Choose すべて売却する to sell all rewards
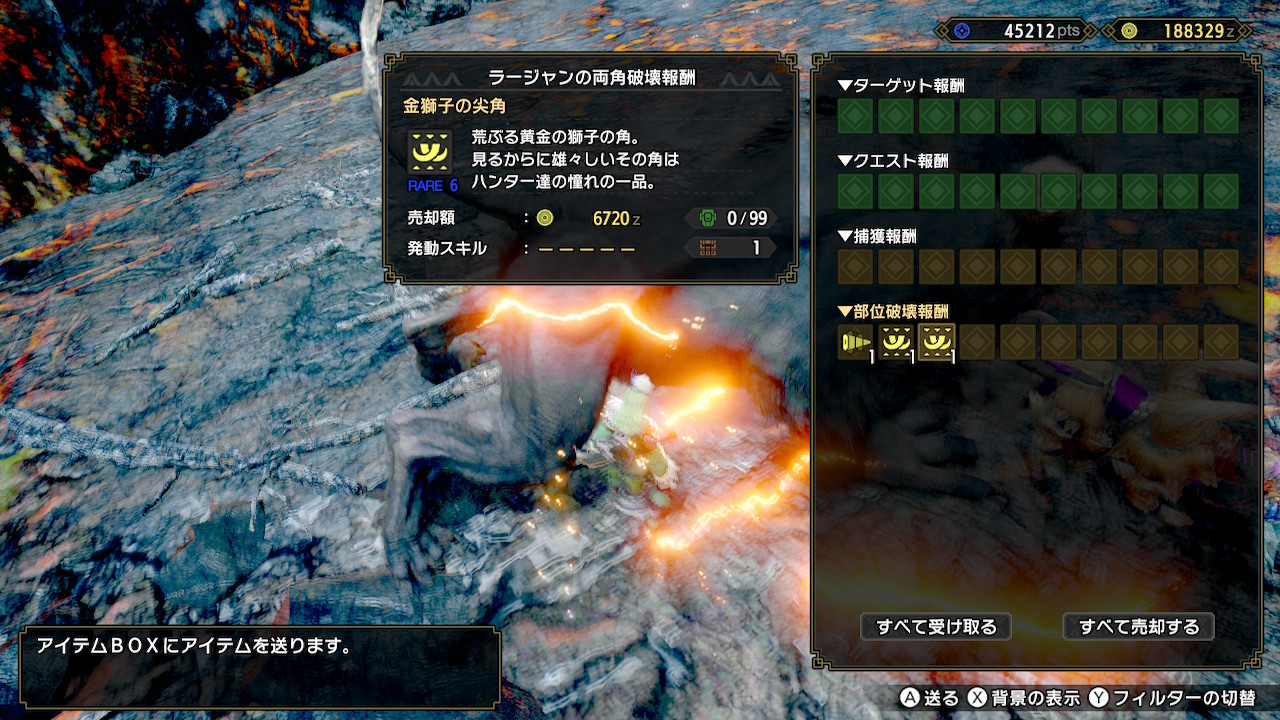This screenshot has width=1280, height=720. pos(1138,627)
